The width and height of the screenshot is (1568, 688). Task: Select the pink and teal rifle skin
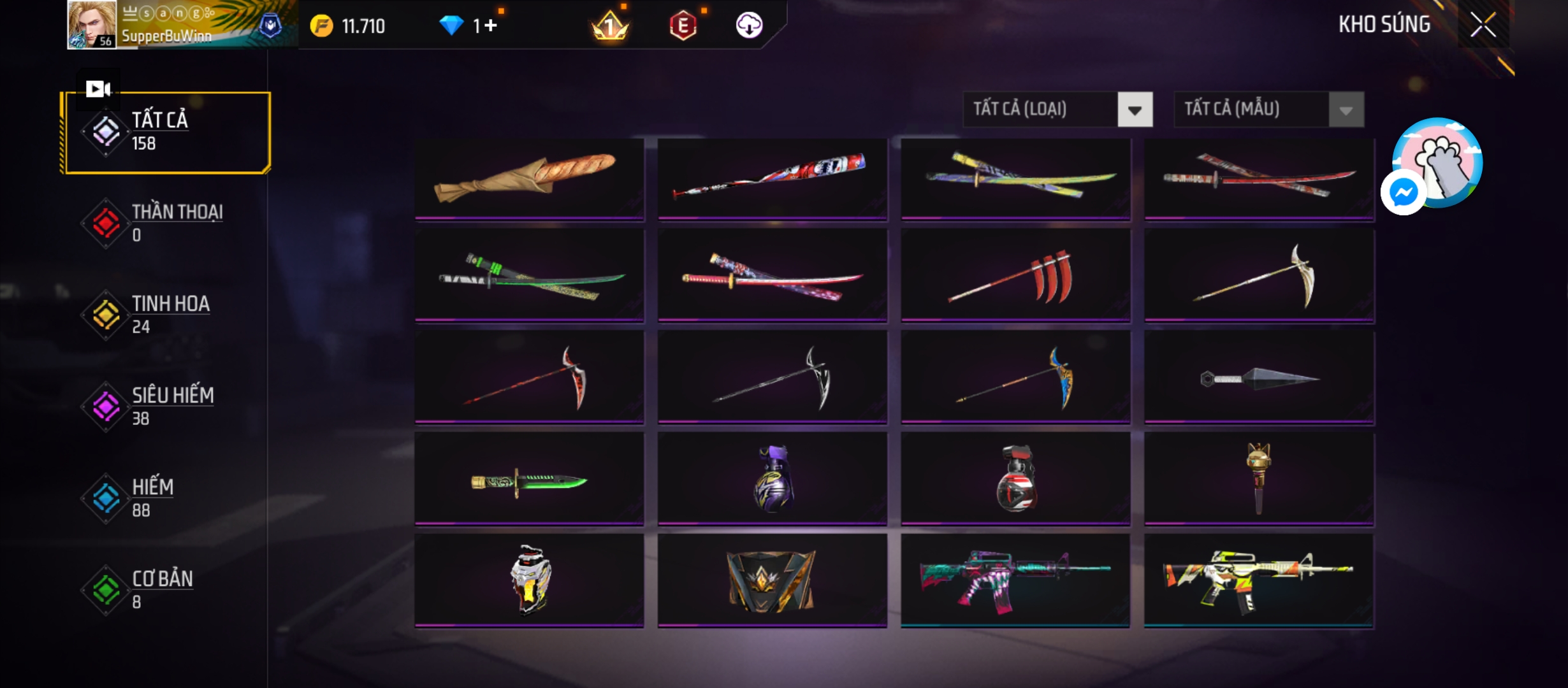click(1015, 580)
